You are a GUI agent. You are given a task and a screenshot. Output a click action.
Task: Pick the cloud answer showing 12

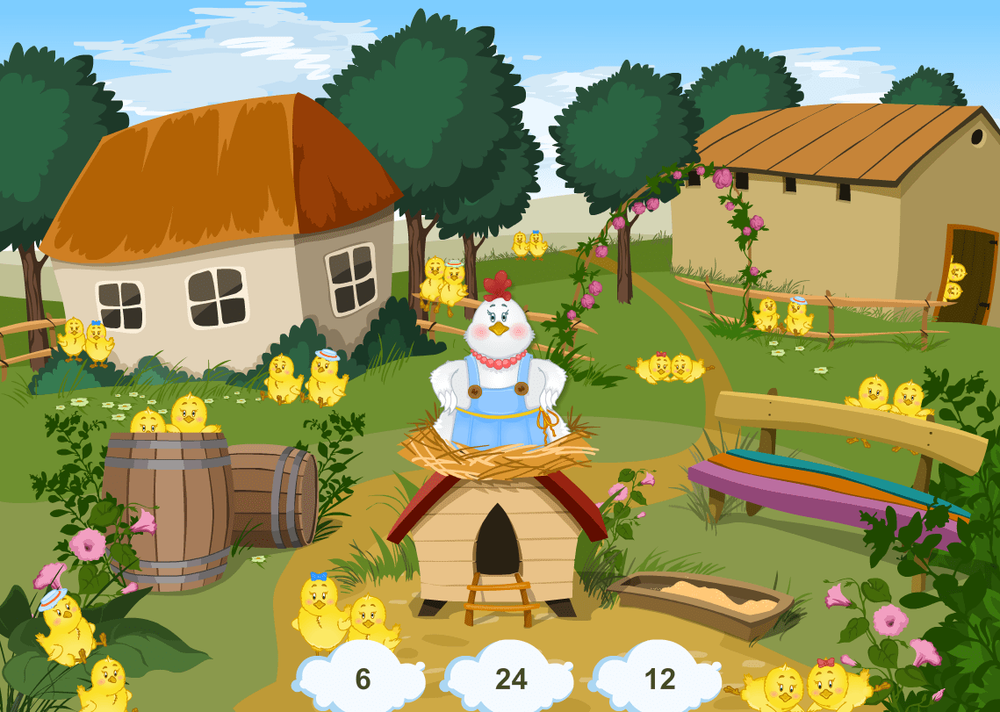click(659, 679)
